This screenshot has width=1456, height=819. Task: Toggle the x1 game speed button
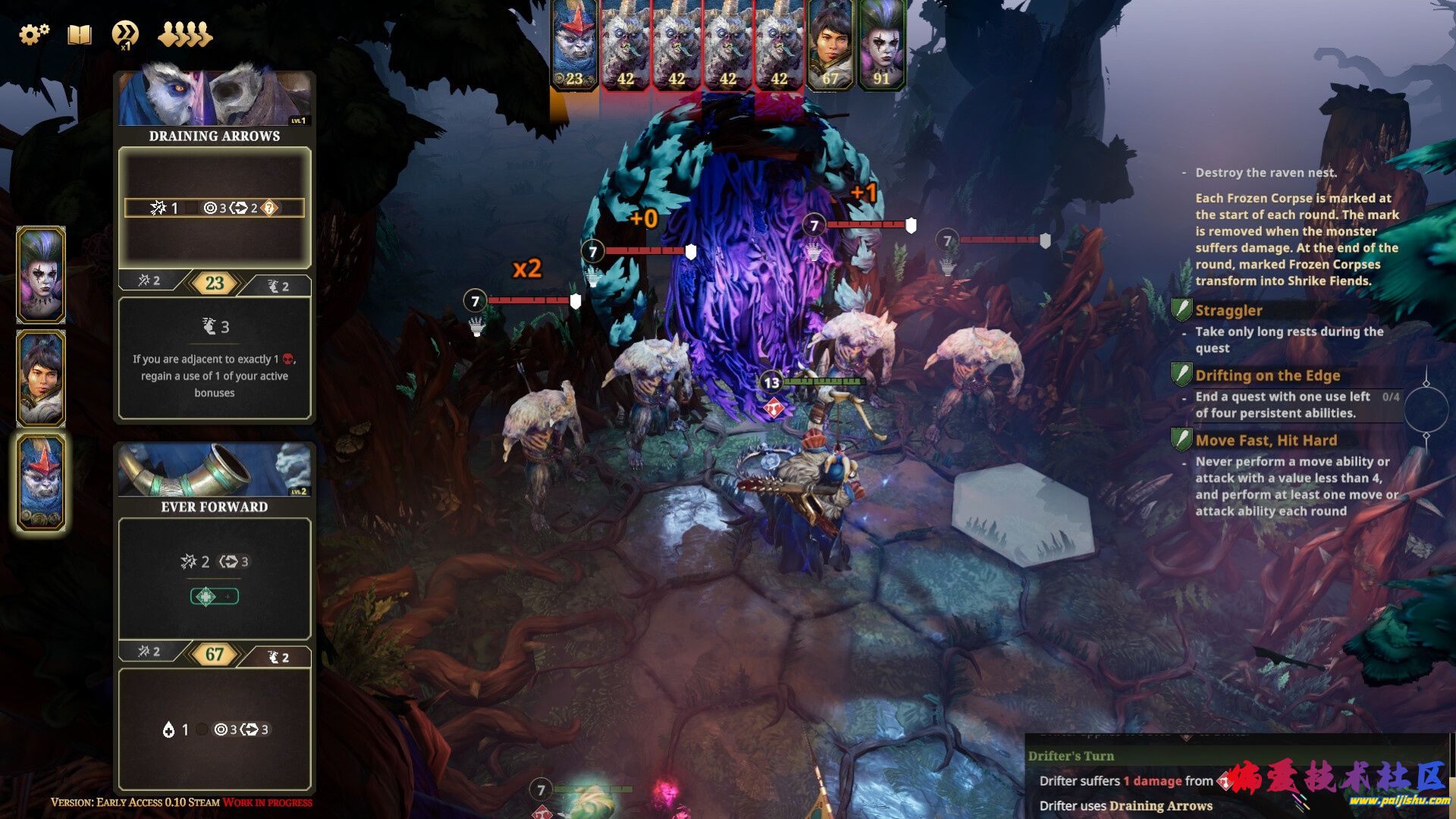pos(125,35)
